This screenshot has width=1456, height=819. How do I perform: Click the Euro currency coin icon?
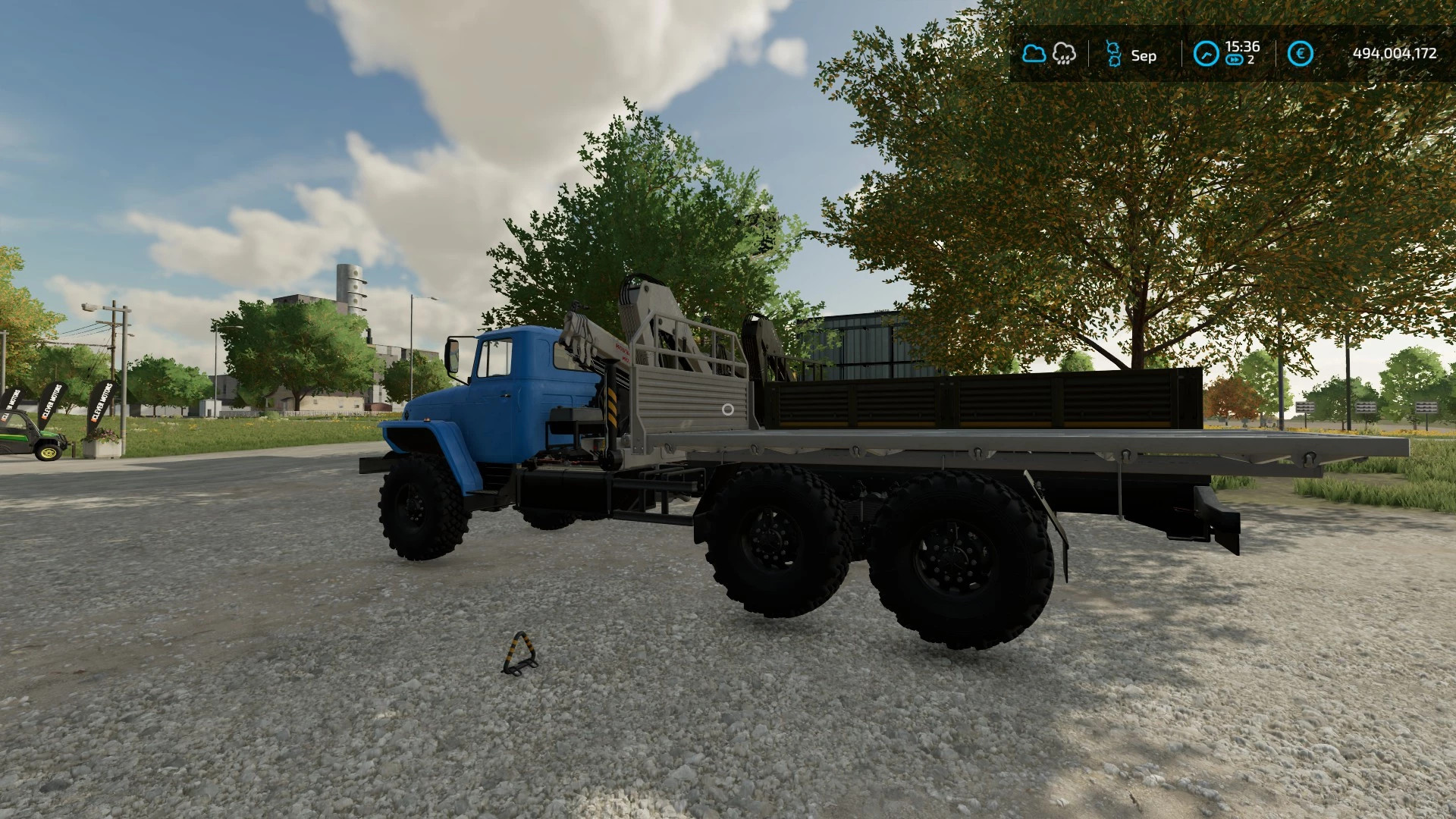(x=1299, y=54)
